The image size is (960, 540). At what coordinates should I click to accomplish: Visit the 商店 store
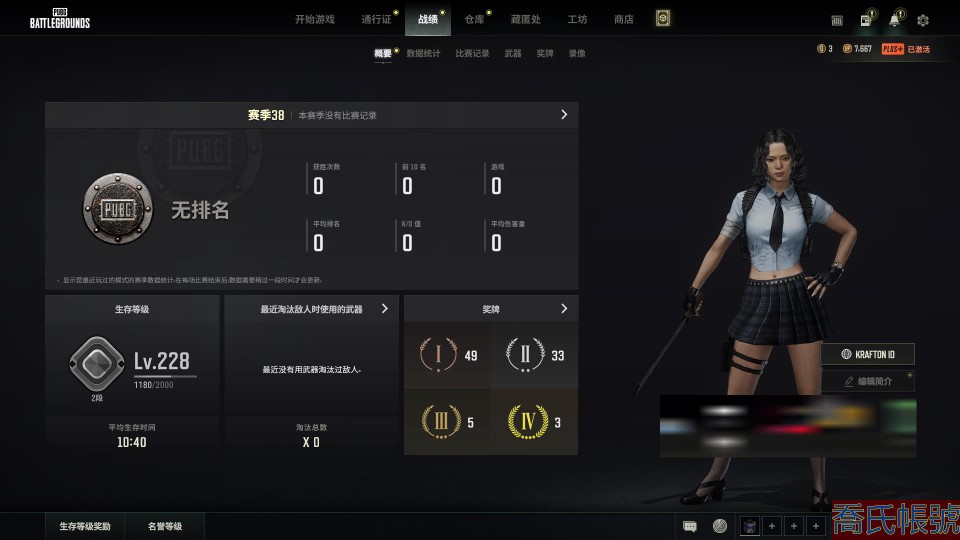point(624,19)
